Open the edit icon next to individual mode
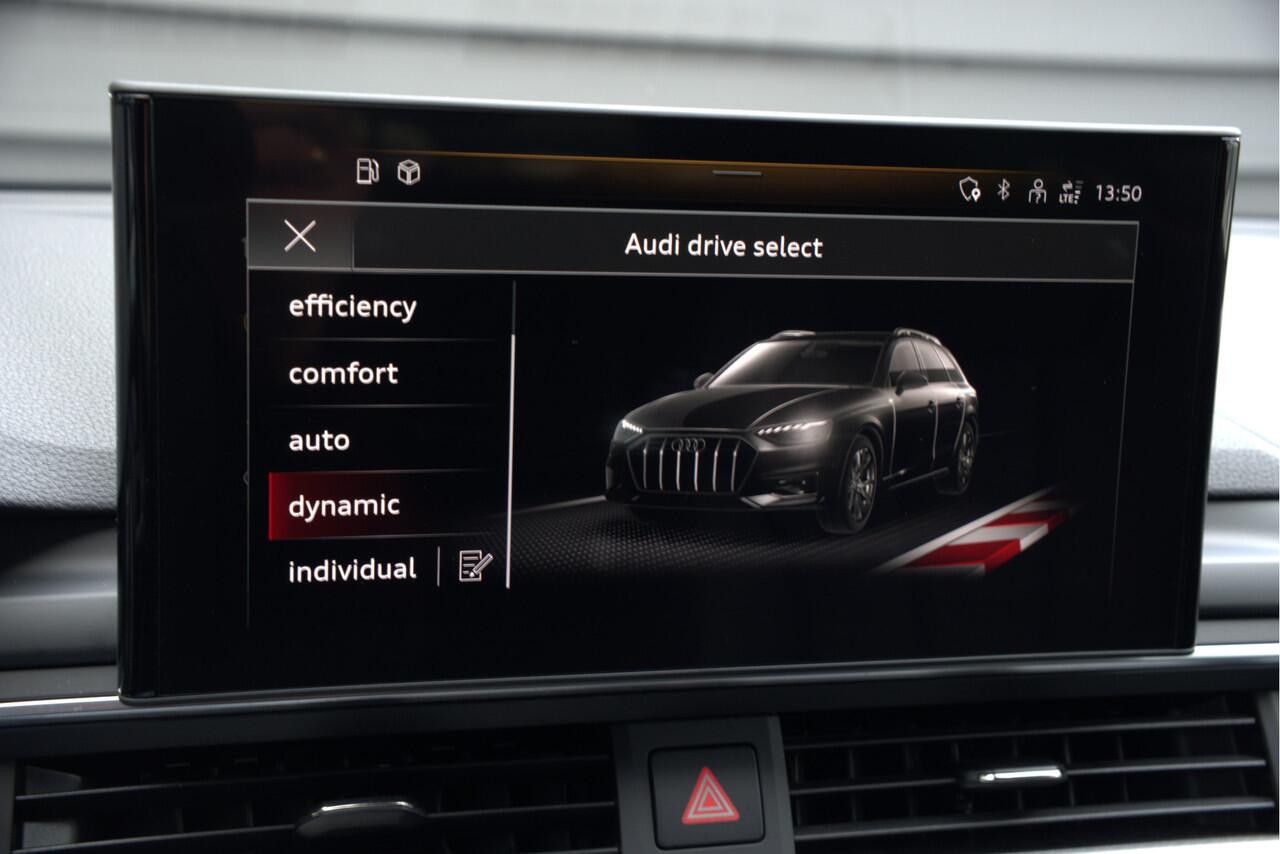This screenshot has width=1280, height=854. [472, 567]
